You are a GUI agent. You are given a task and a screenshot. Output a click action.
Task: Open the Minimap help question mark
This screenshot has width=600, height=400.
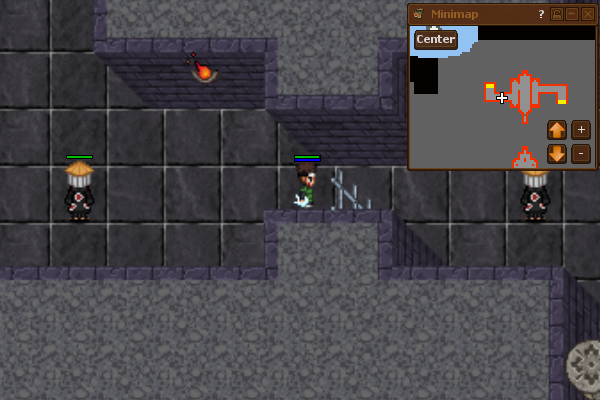[x=541, y=14]
